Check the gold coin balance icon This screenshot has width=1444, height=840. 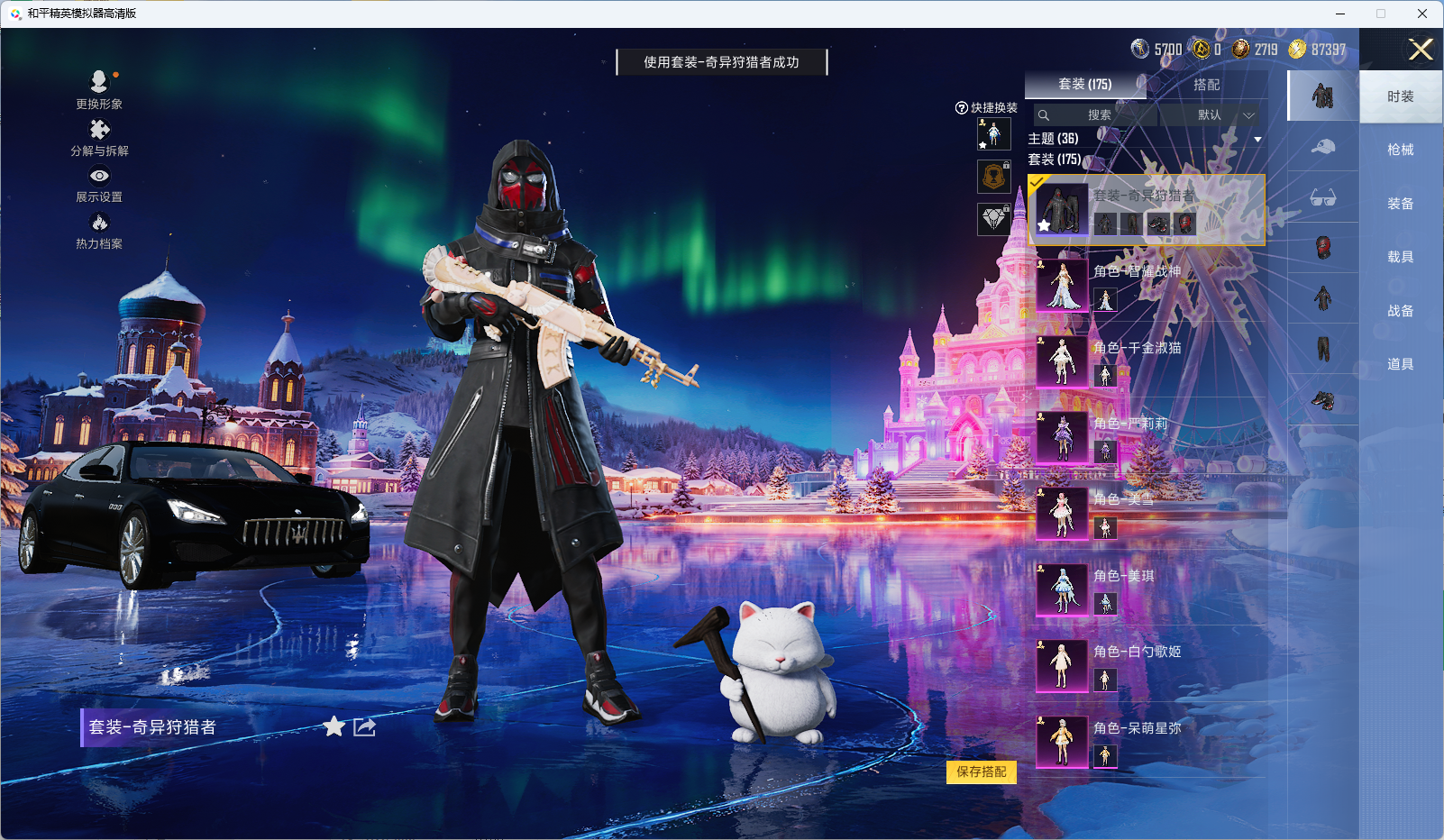pyautogui.click(x=1298, y=50)
